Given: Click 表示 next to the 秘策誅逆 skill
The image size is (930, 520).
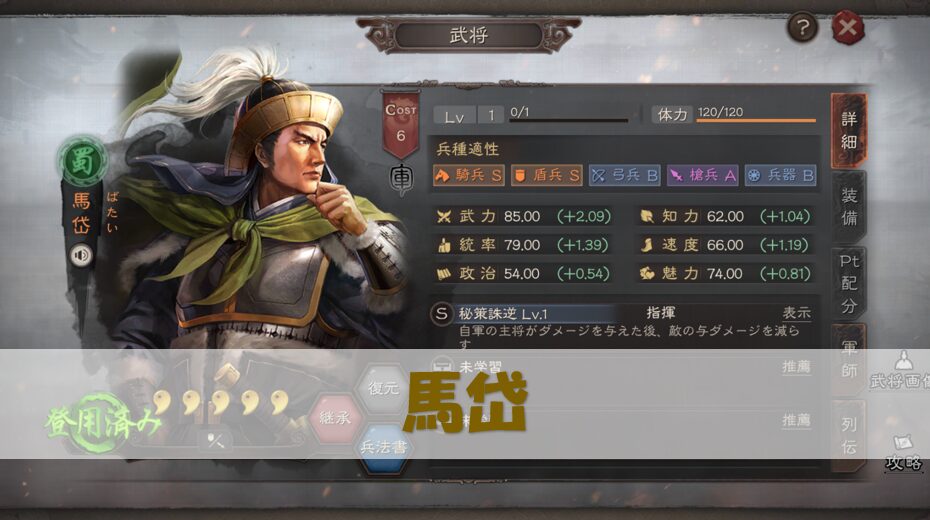Looking at the screenshot, I should (x=796, y=313).
